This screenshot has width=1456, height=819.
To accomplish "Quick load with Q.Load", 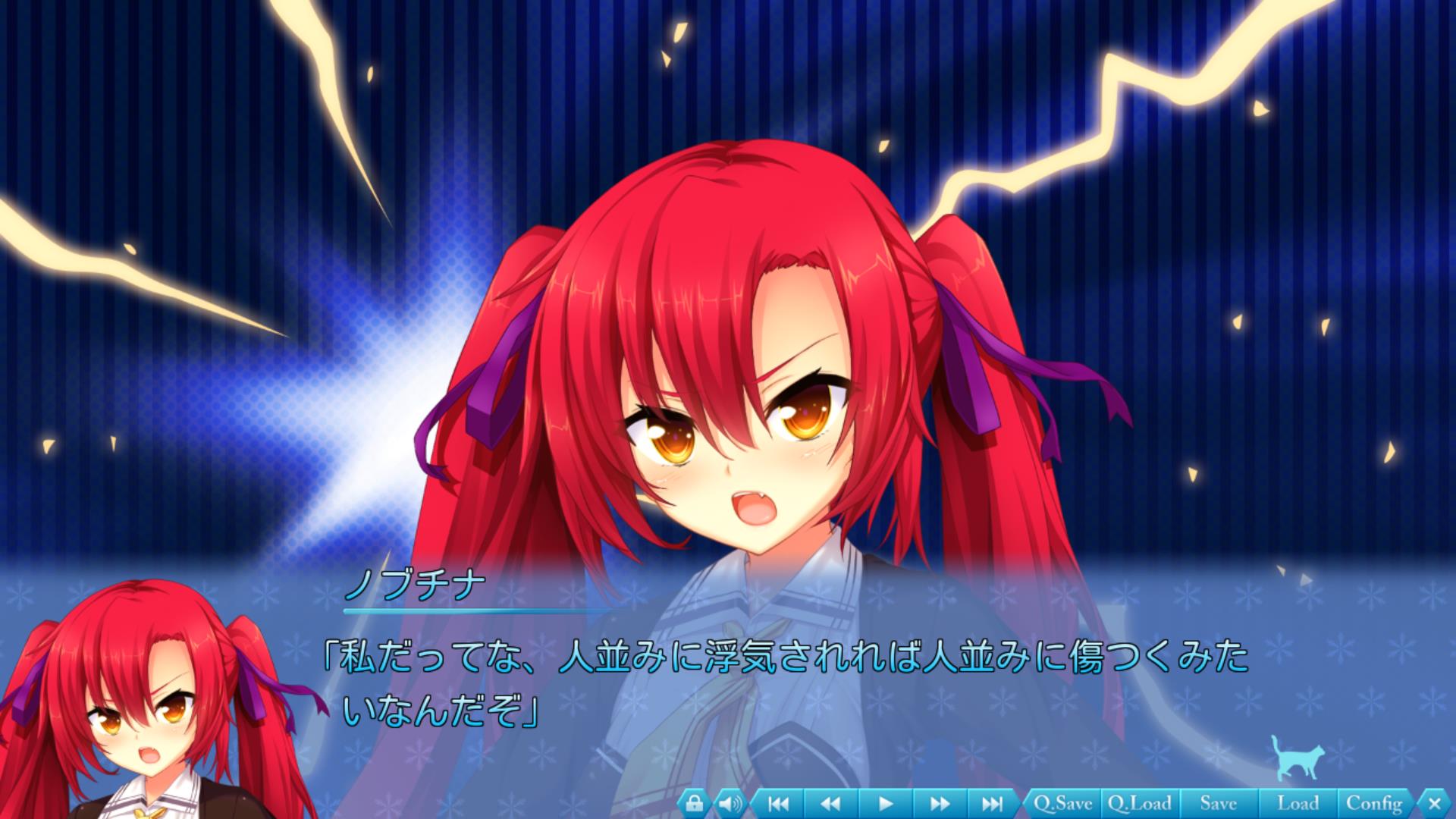I will coord(1139,803).
